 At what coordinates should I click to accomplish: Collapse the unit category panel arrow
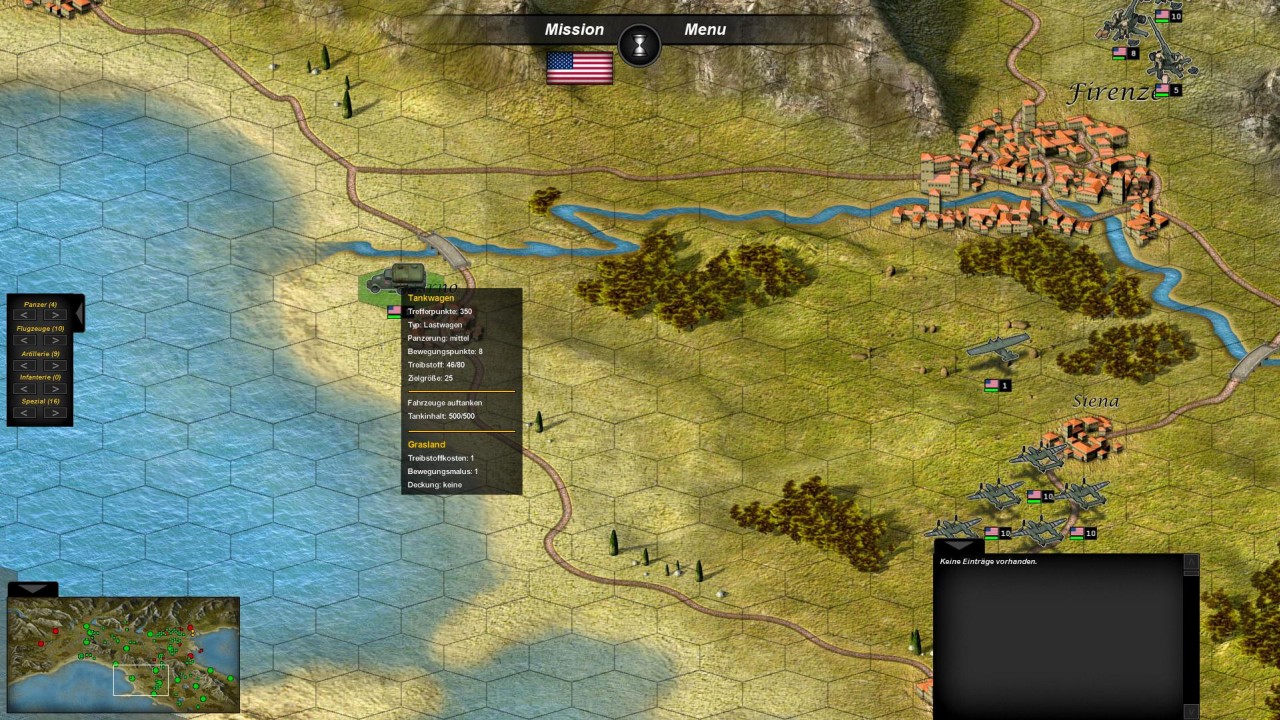tap(79, 314)
